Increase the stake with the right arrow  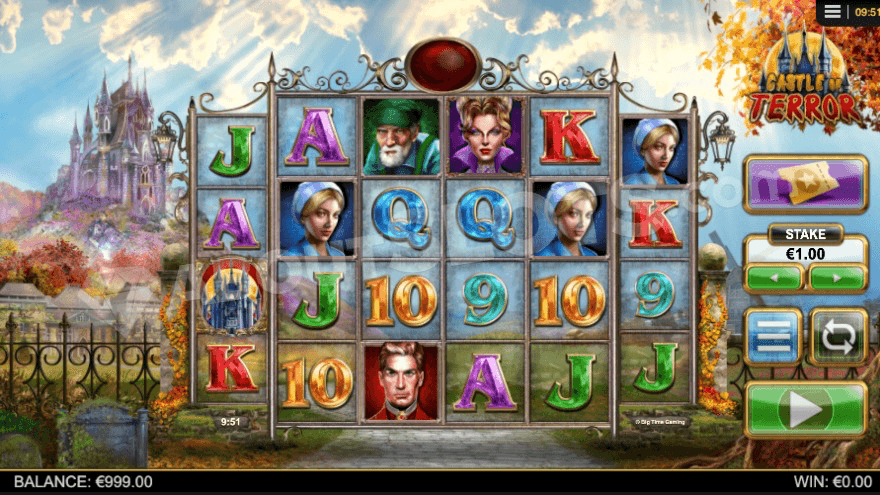(x=837, y=277)
